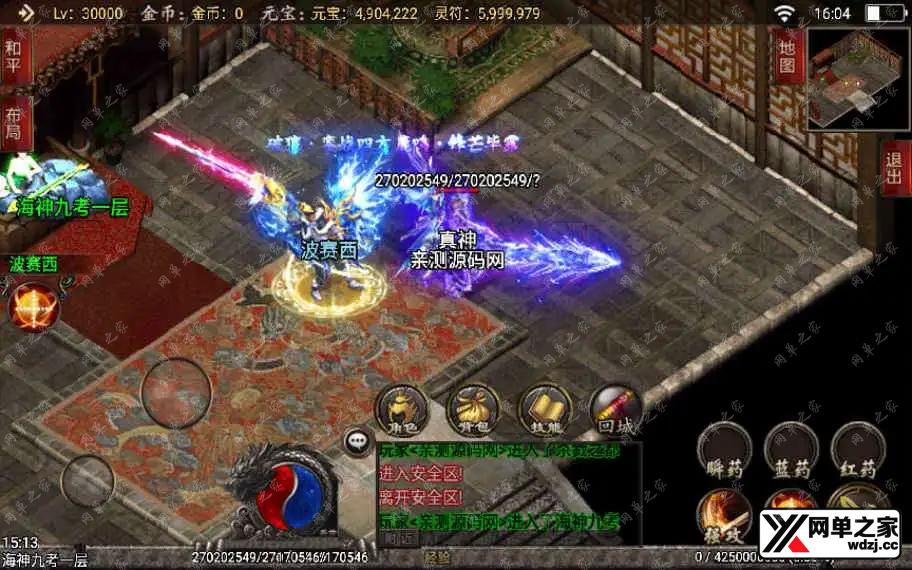Open the 地图 map button
This screenshot has width=912, height=570.
coord(787,56)
